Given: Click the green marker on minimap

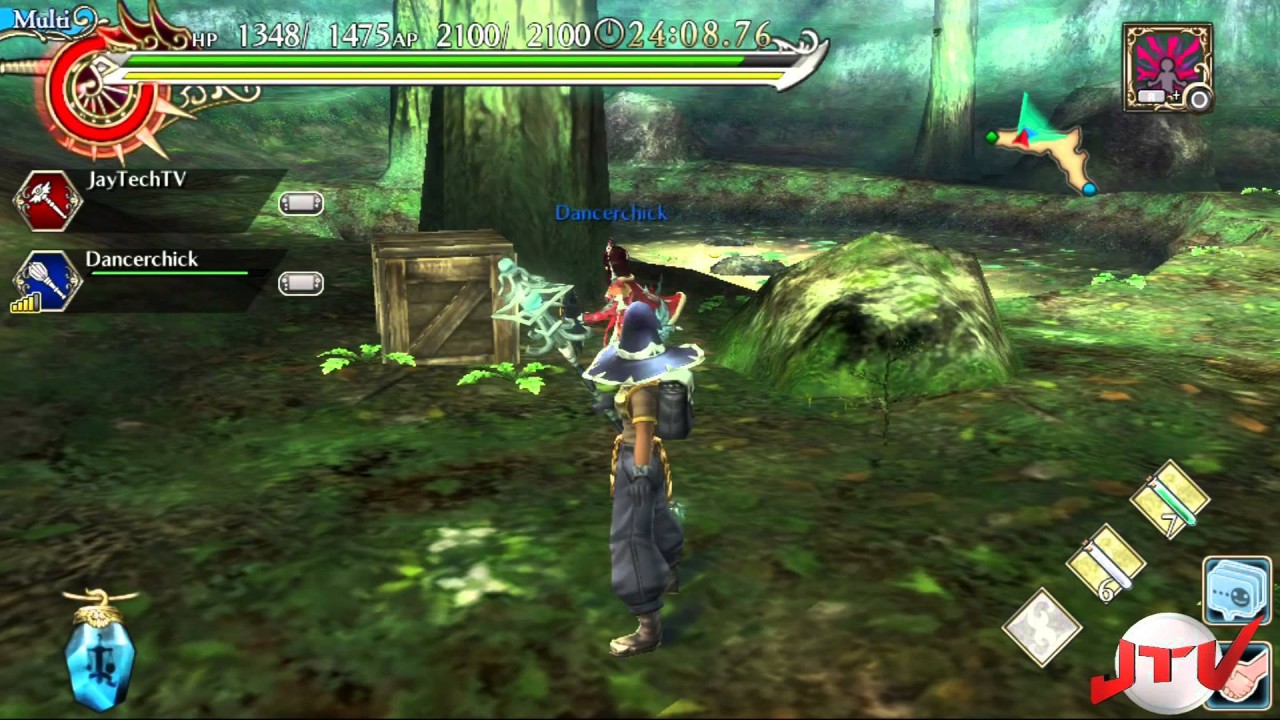Looking at the screenshot, I should (991, 137).
